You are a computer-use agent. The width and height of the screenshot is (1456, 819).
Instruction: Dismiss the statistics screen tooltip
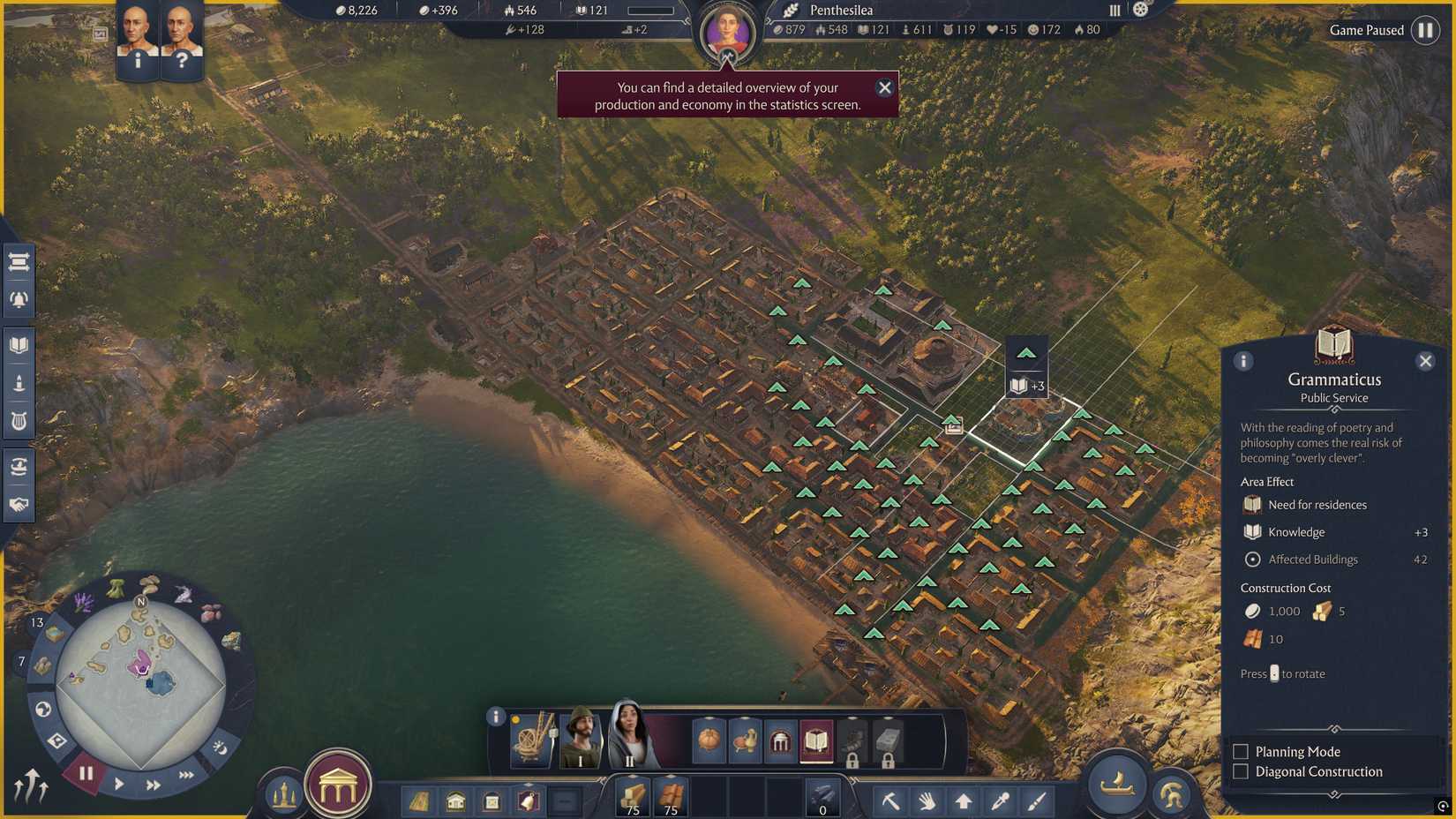(885, 87)
